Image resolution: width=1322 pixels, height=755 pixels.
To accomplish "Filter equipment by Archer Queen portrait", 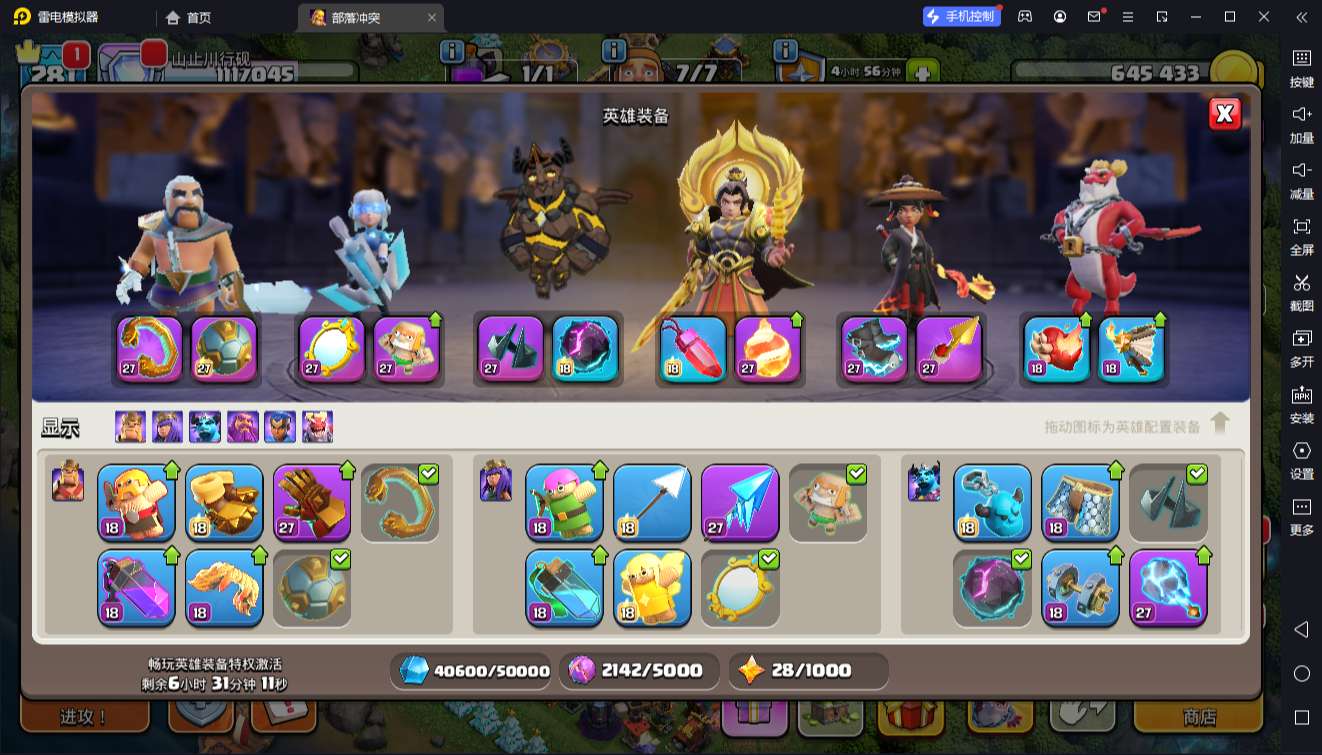I will [x=167, y=427].
